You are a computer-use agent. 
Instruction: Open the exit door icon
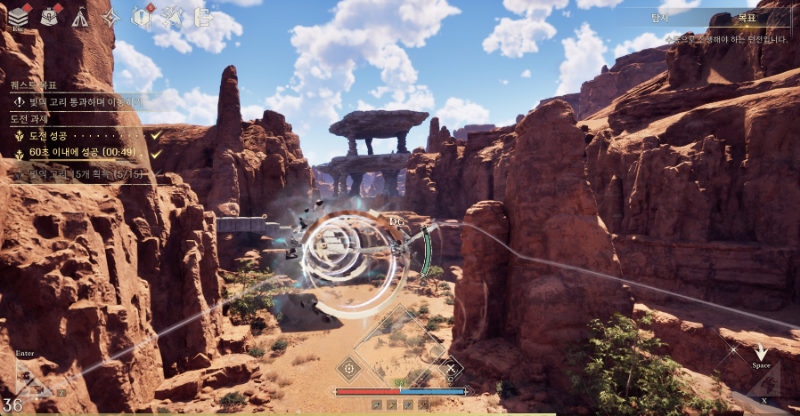(203, 16)
